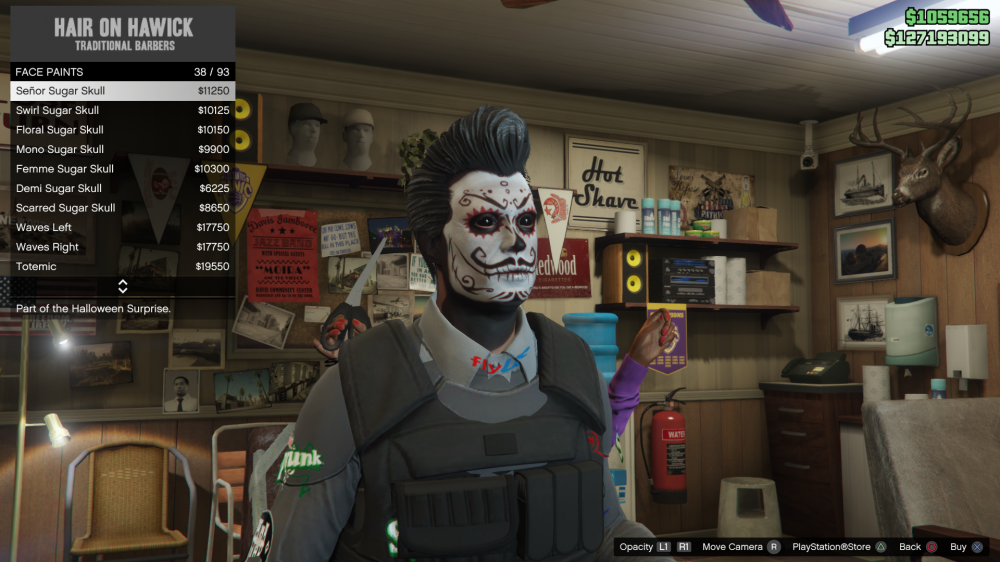Choose the Totemic face paint
The image size is (1000, 562).
[x=122, y=267]
